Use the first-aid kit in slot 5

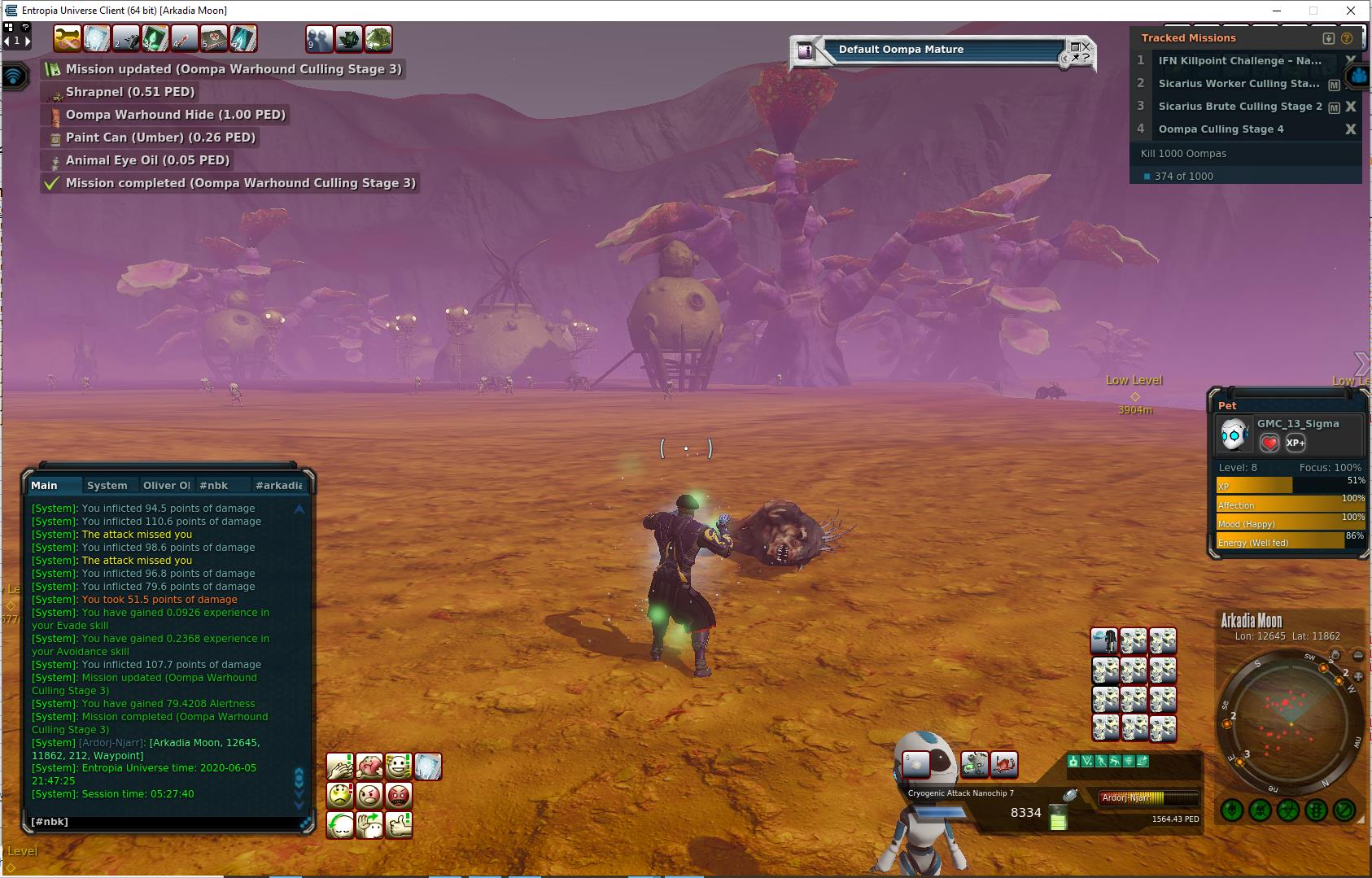(x=213, y=38)
